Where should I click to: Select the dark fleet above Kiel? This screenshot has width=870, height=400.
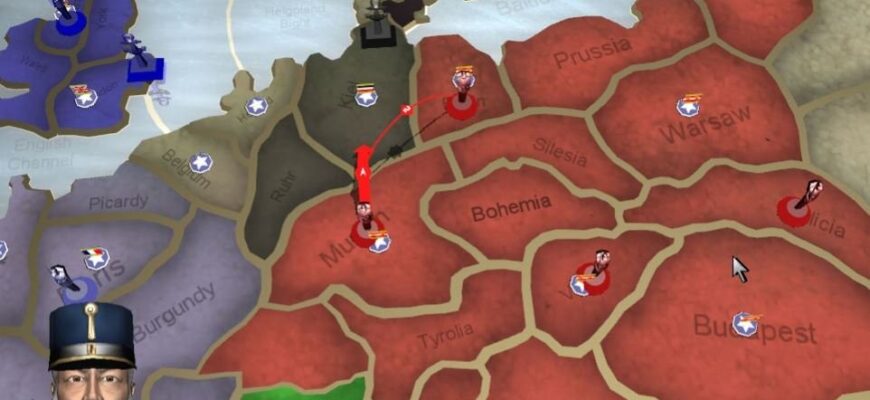[375, 22]
